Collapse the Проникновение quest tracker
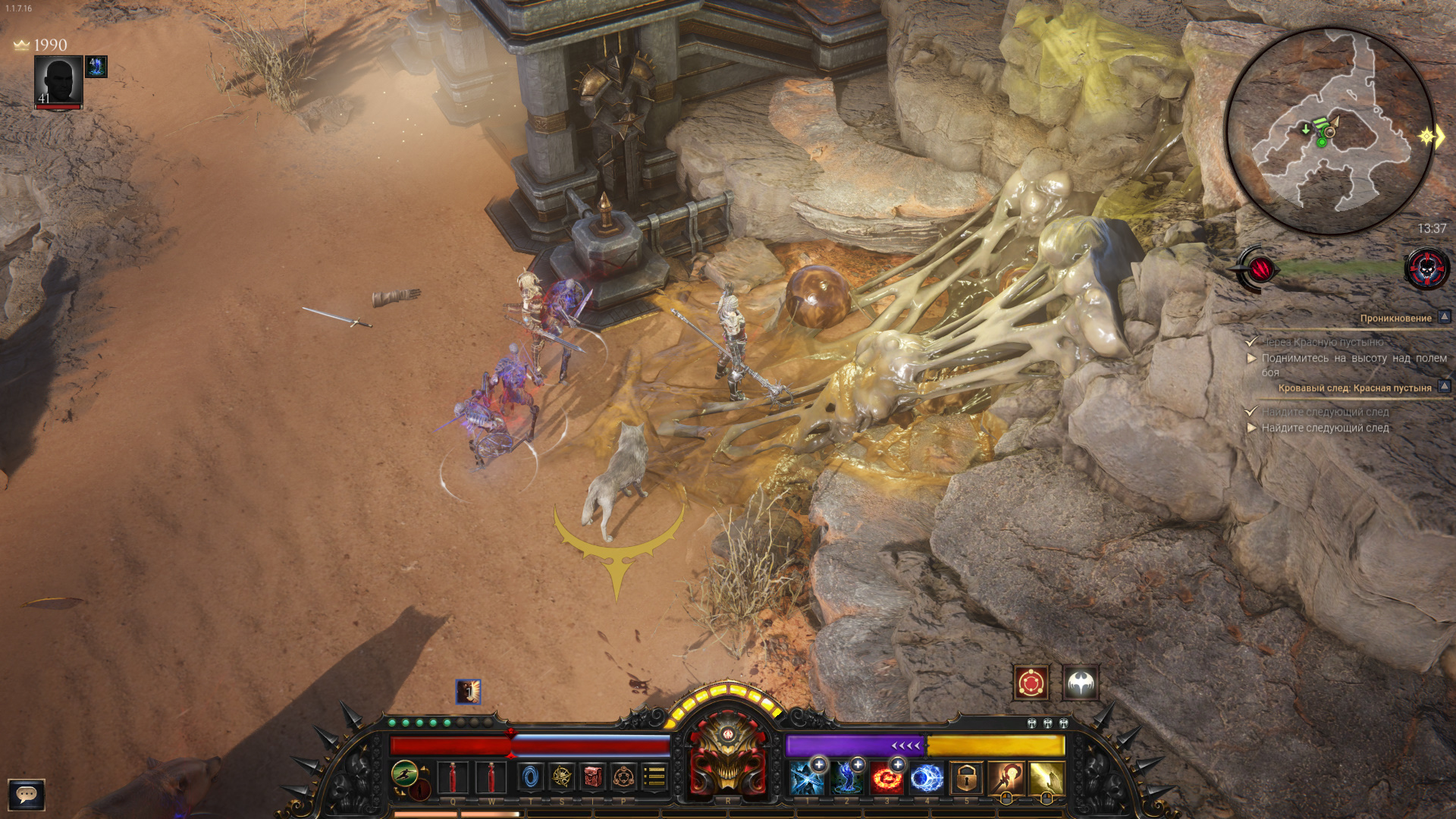This screenshot has width=1456, height=819. point(1444,318)
